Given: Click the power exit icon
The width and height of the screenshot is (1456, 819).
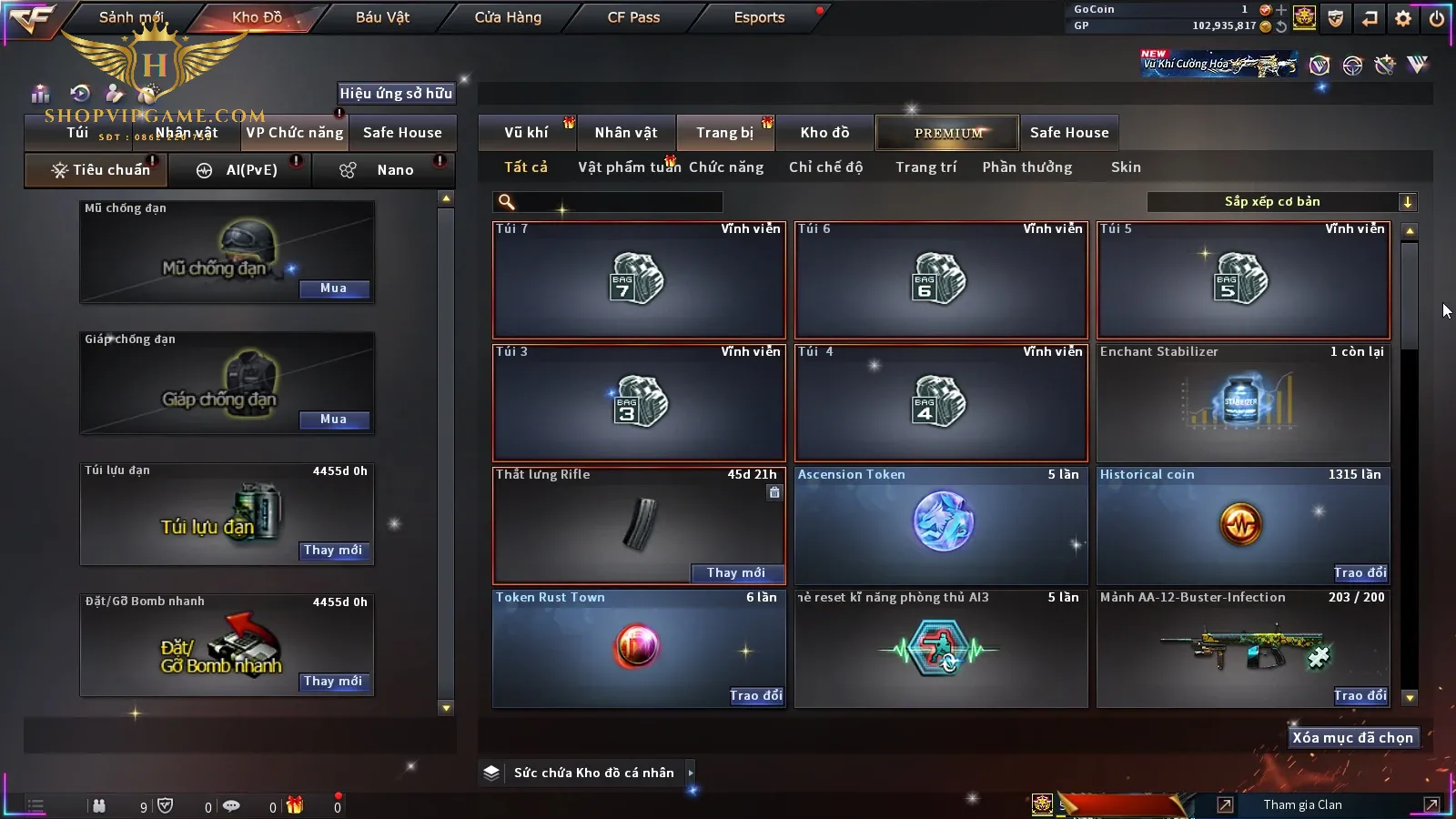Looking at the screenshot, I should pos(1436,17).
